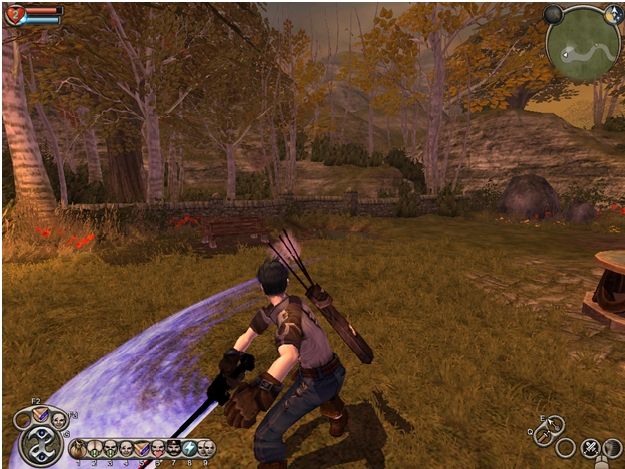Pick the skull face icon in slot 7
This screenshot has height=469, width=625.
click(x=173, y=448)
